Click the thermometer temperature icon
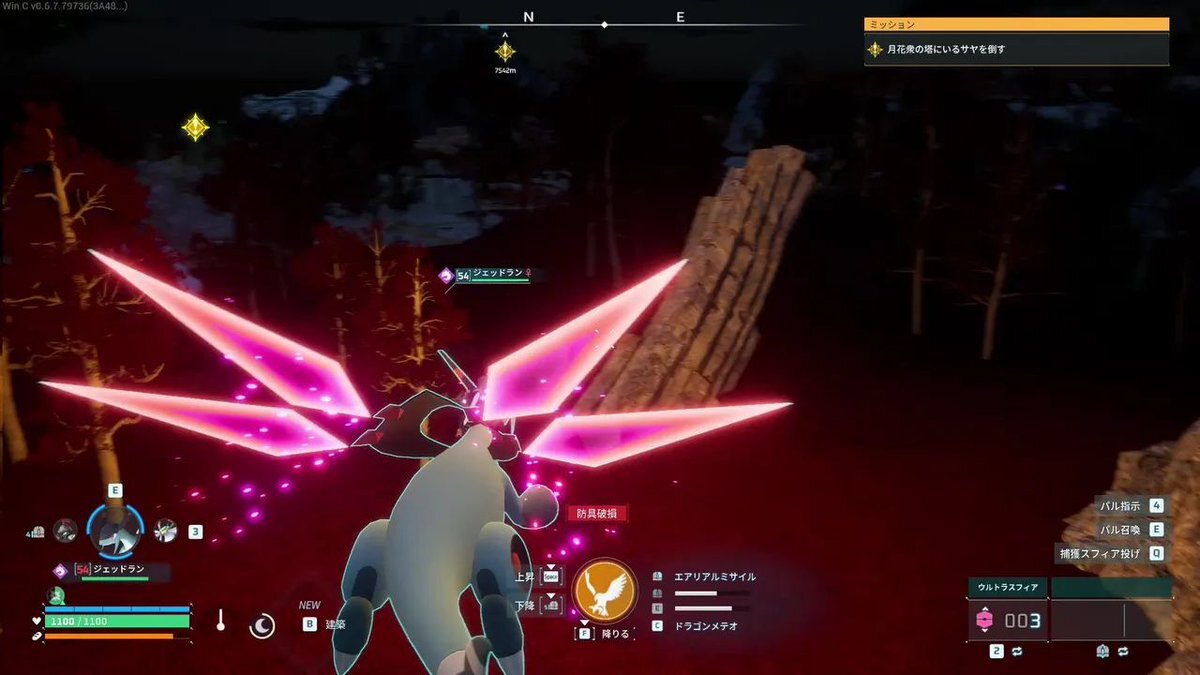 [220, 621]
